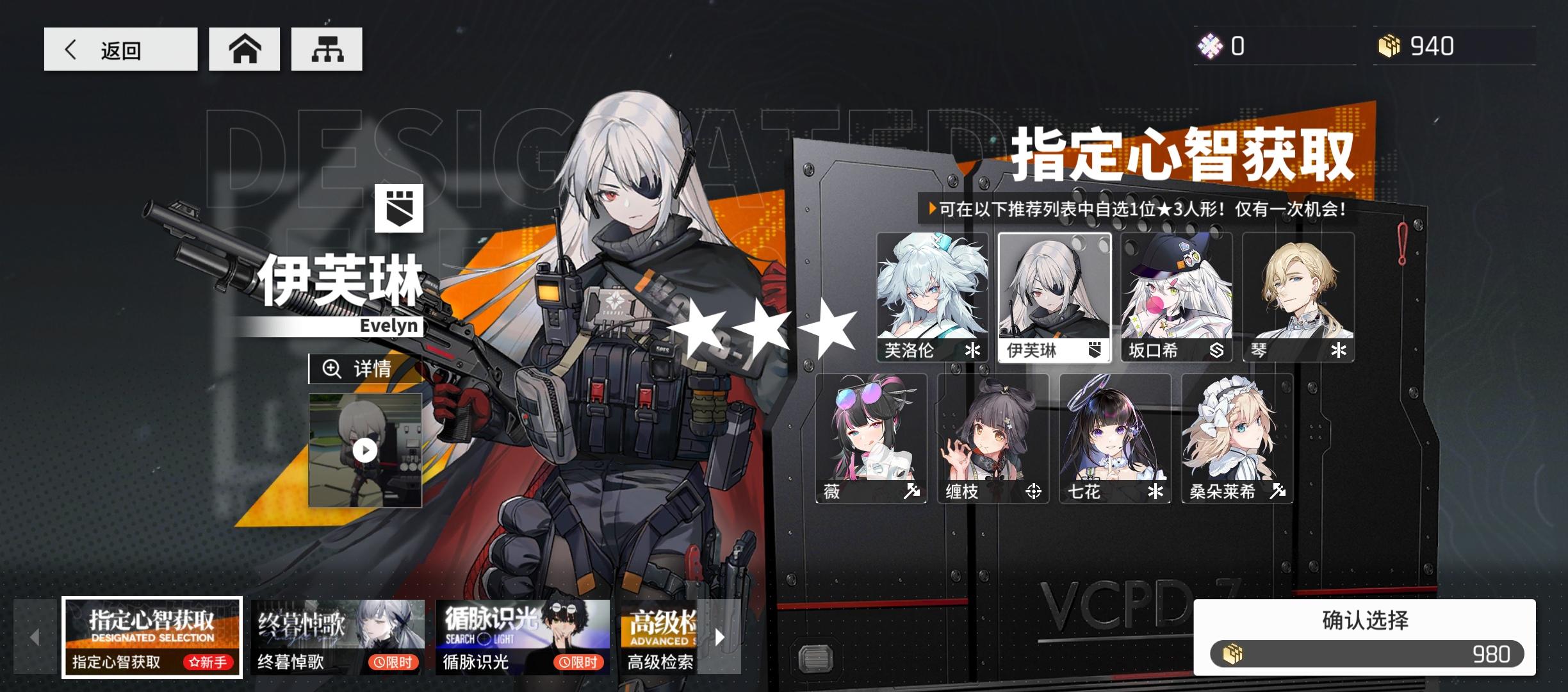Play Evelyn's demonstration video
The height and width of the screenshot is (692, 1568).
[x=365, y=451]
